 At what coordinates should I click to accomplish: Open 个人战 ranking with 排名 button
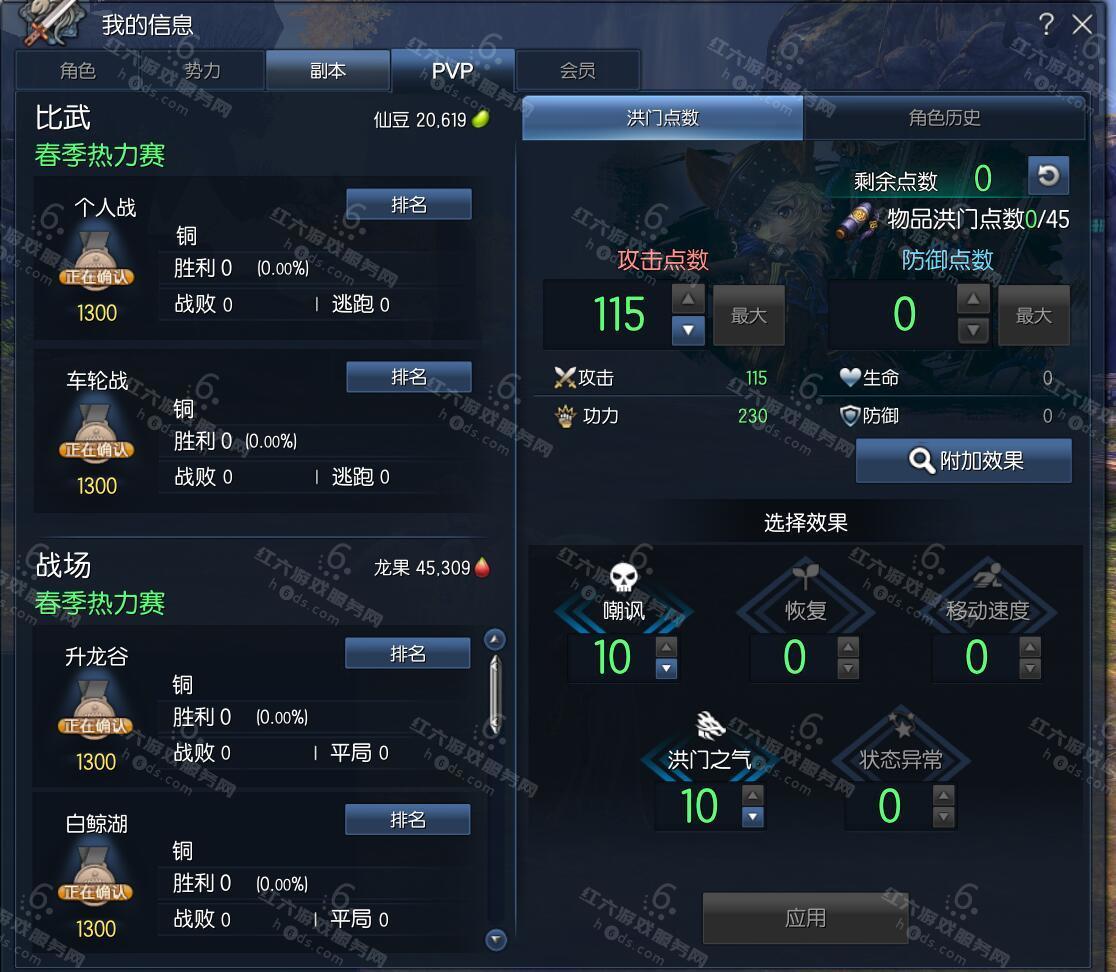click(x=408, y=204)
